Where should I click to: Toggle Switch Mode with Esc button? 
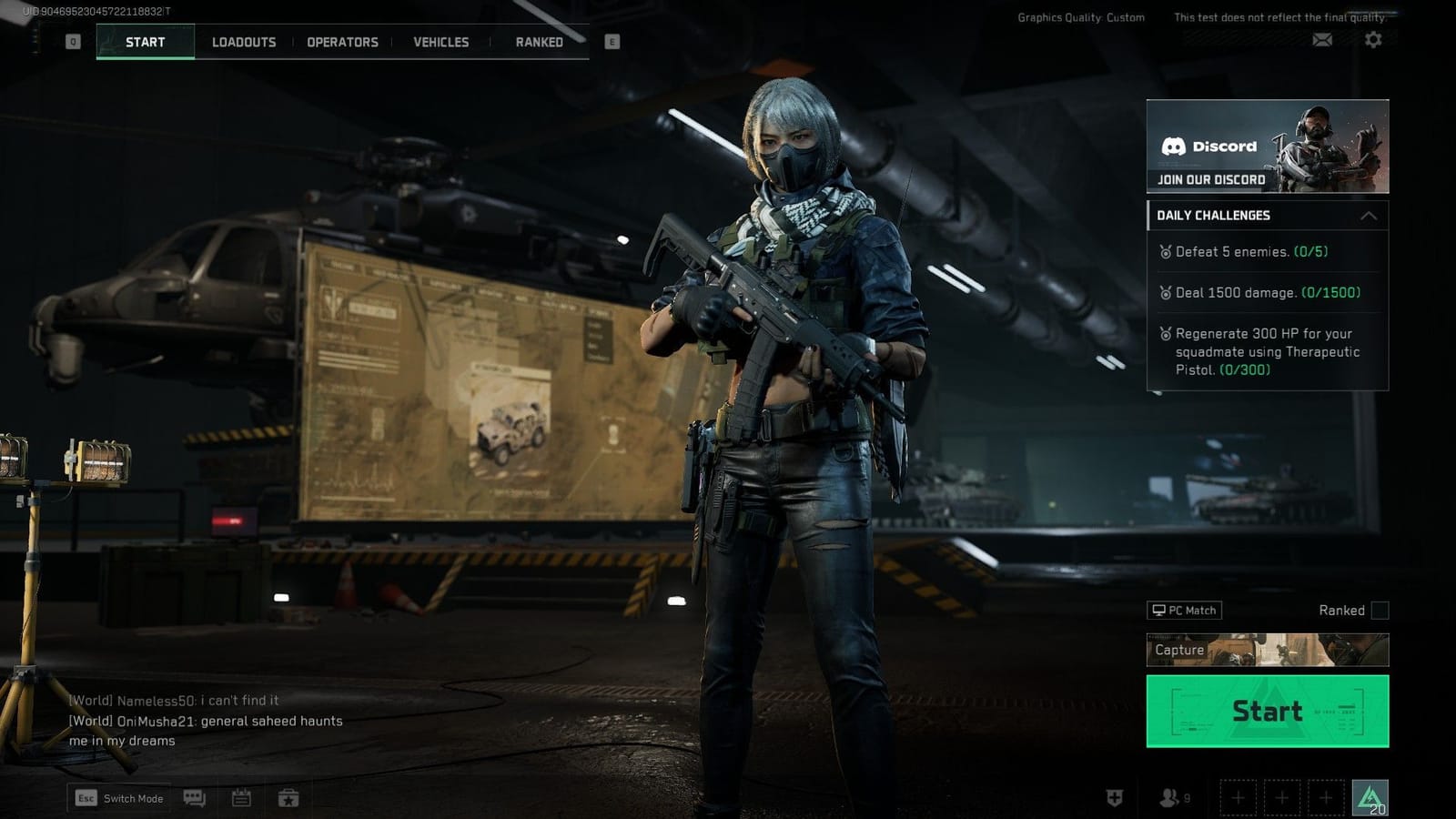click(118, 798)
